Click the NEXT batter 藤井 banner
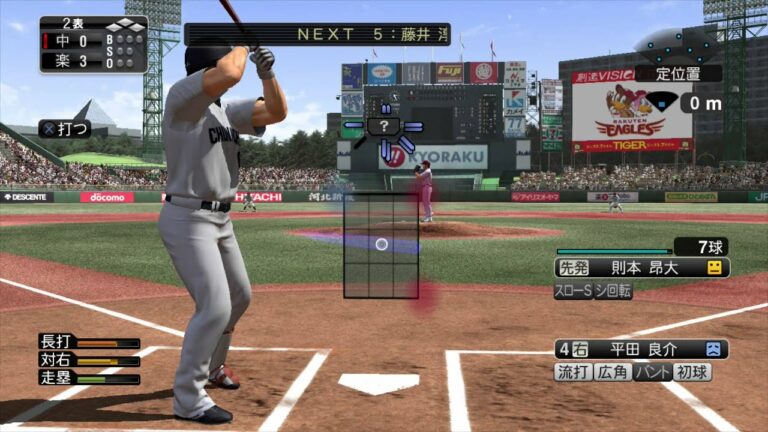The image size is (768, 432). 316,34
